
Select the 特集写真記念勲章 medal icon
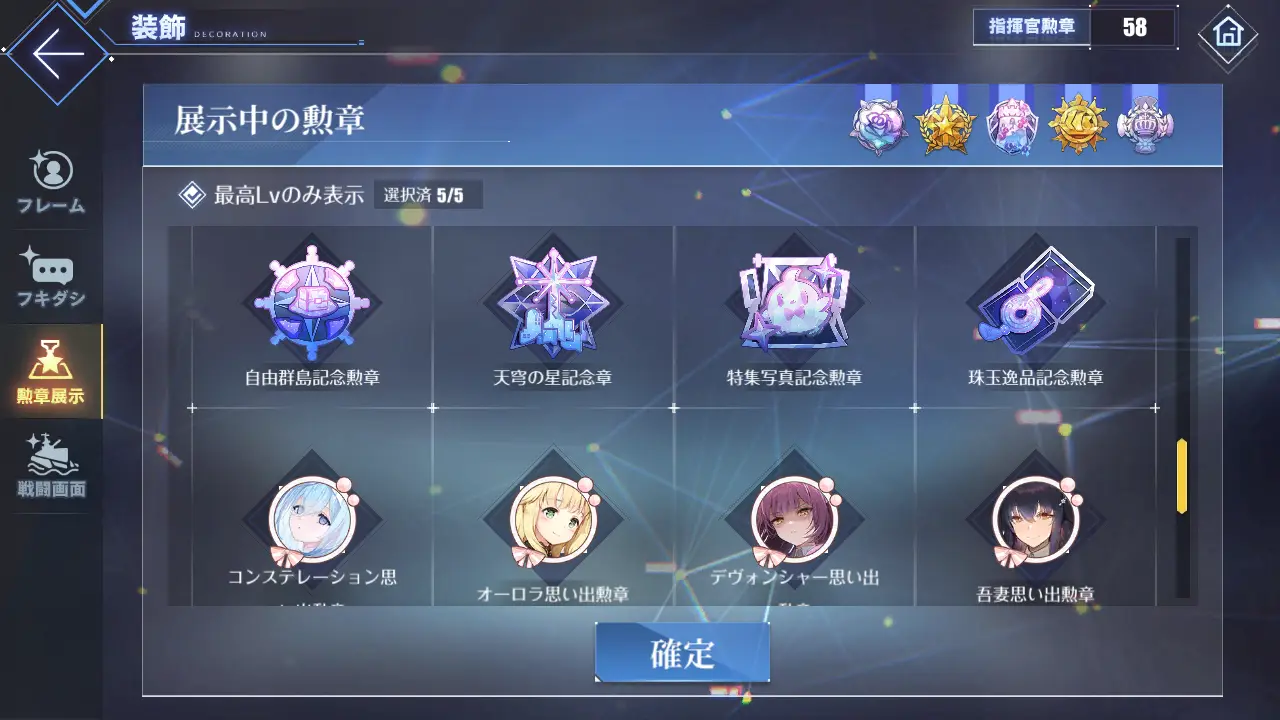[x=795, y=300]
